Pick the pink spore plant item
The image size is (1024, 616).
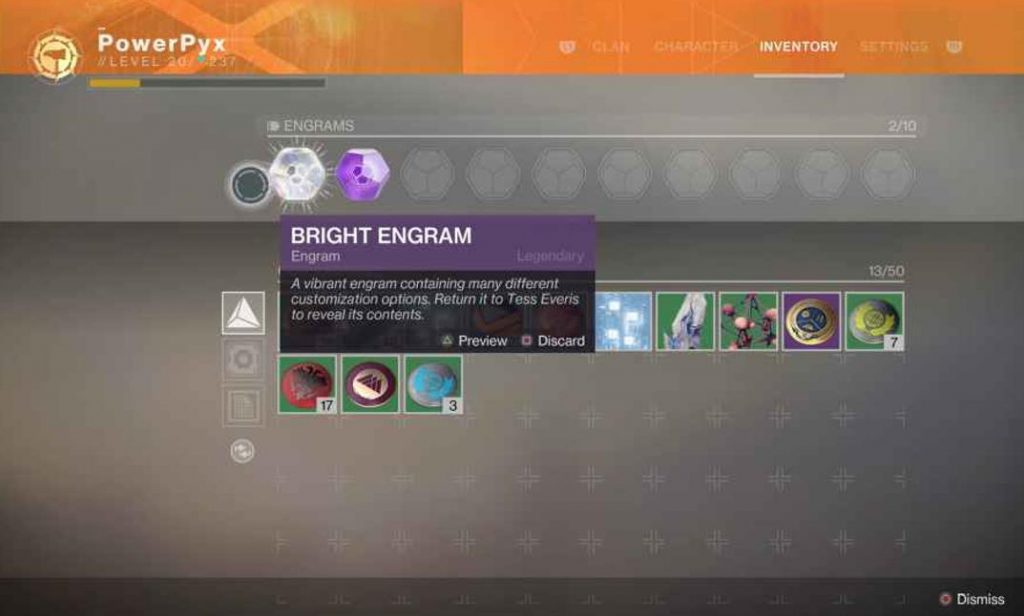(x=748, y=321)
